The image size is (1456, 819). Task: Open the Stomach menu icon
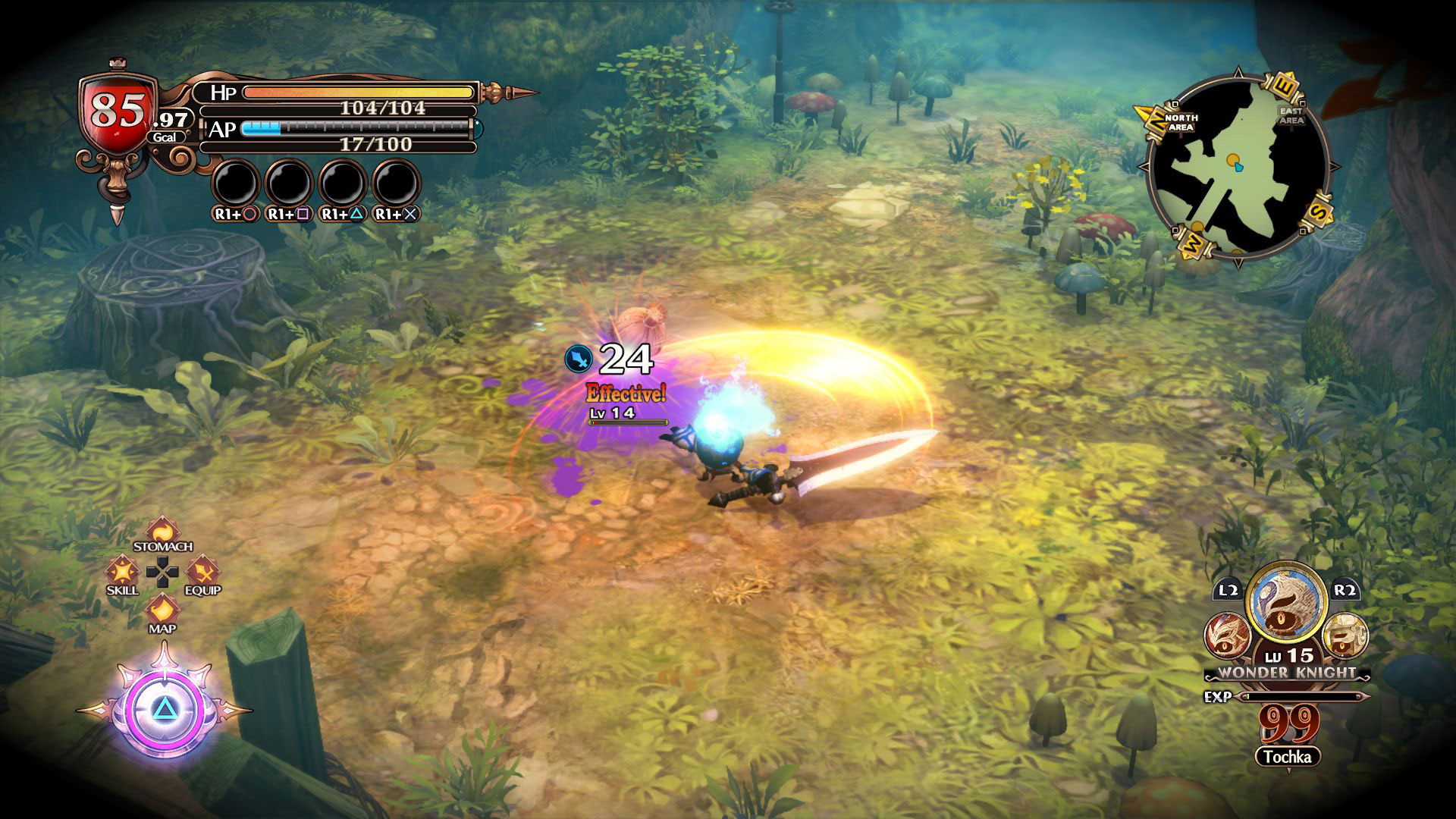(162, 530)
